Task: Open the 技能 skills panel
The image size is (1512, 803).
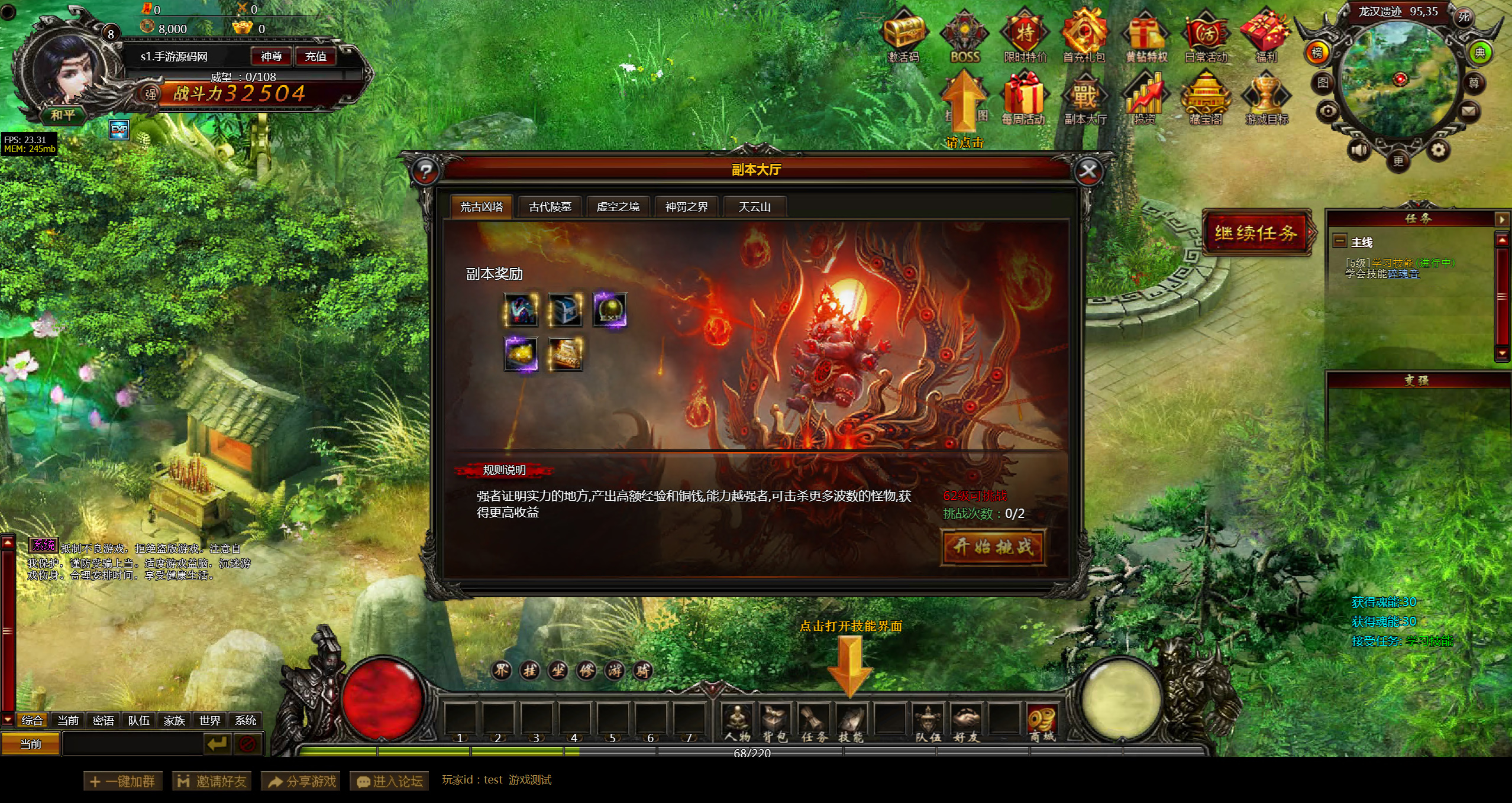Action: coord(851,723)
